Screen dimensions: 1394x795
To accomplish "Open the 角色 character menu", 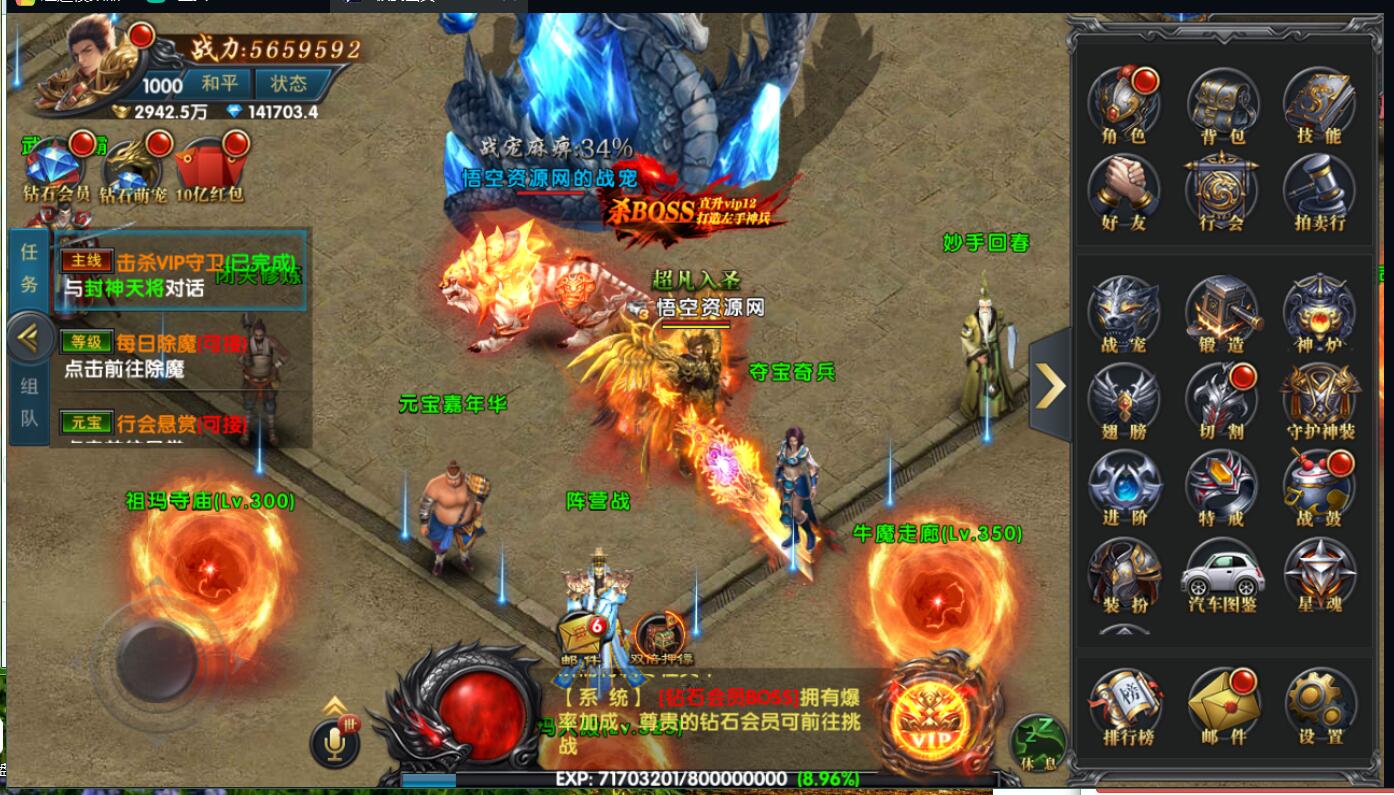I will 1124,103.
